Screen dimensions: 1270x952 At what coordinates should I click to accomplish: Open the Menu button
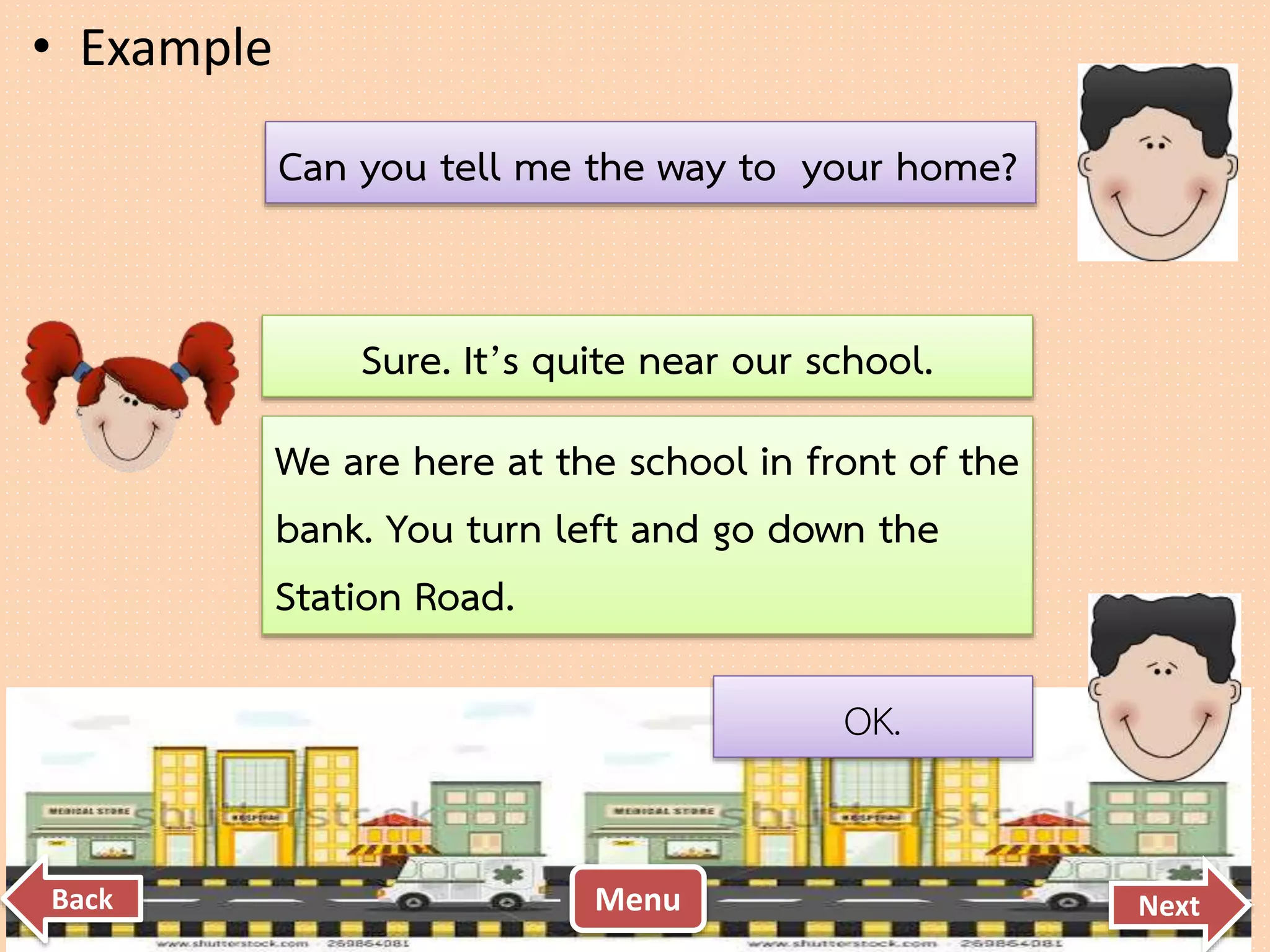click(x=637, y=899)
